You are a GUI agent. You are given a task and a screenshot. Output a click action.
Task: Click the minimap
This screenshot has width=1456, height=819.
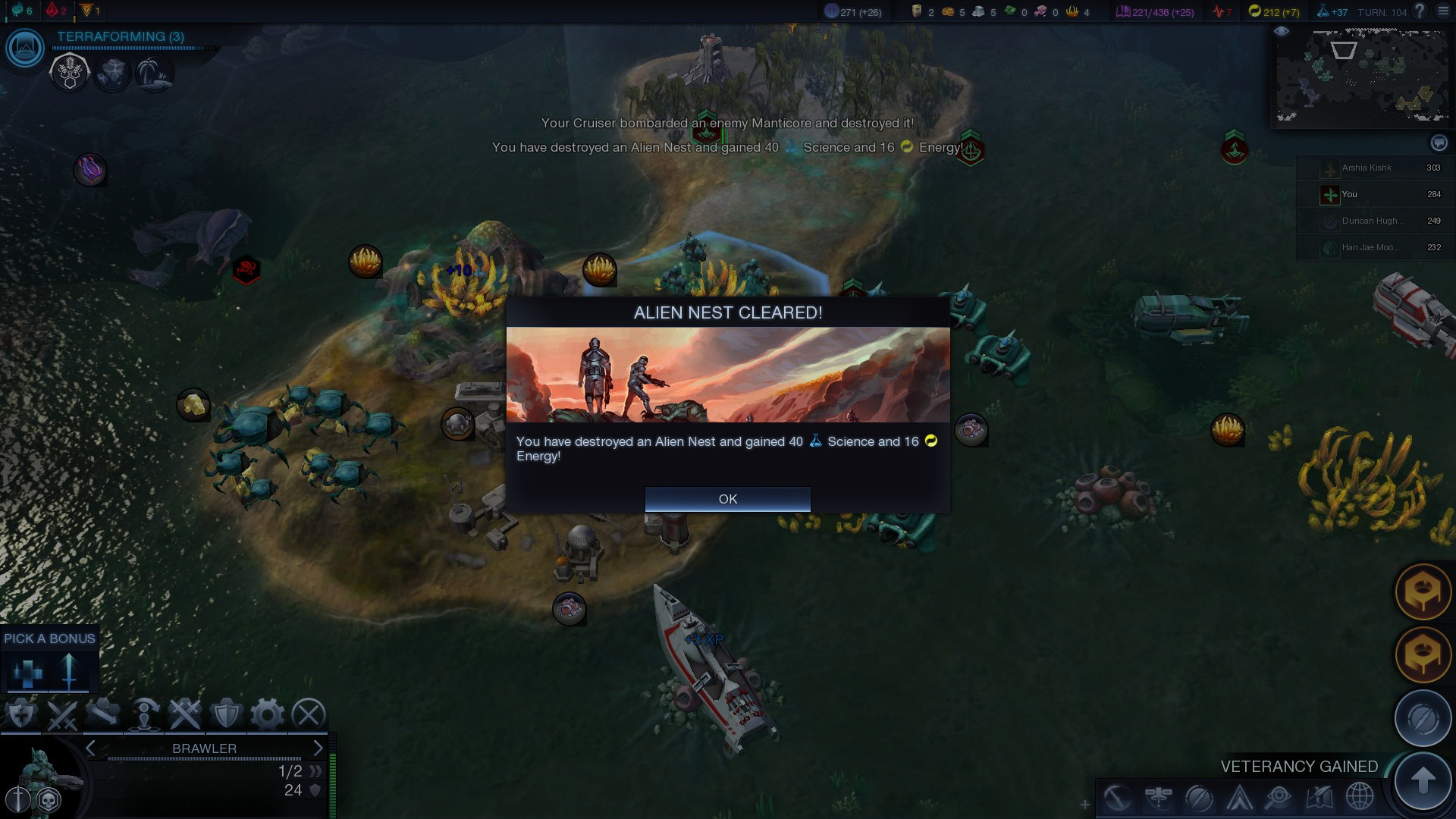pyautogui.click(x=1362, y=76)
